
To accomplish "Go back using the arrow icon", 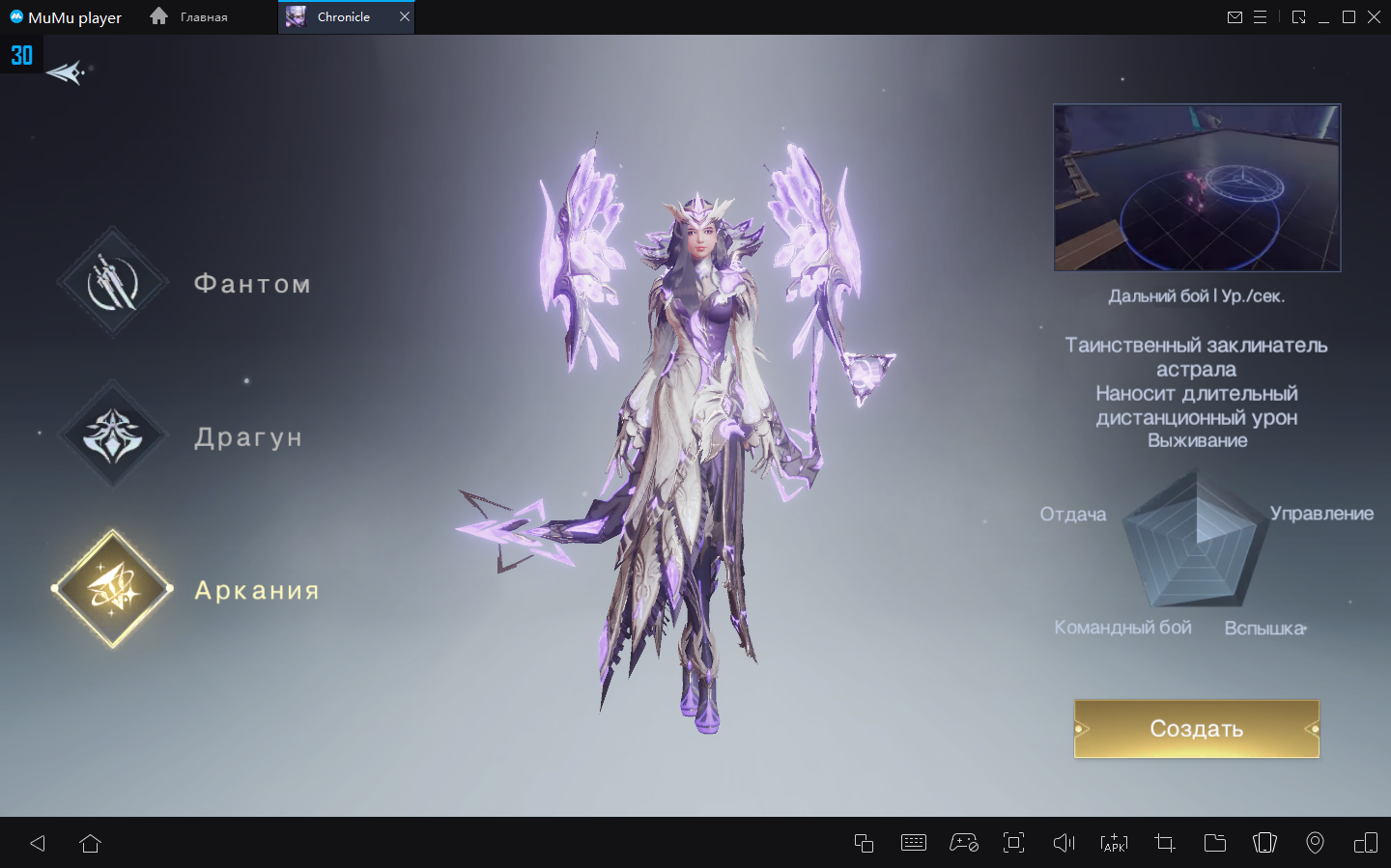I will (65, 72).
